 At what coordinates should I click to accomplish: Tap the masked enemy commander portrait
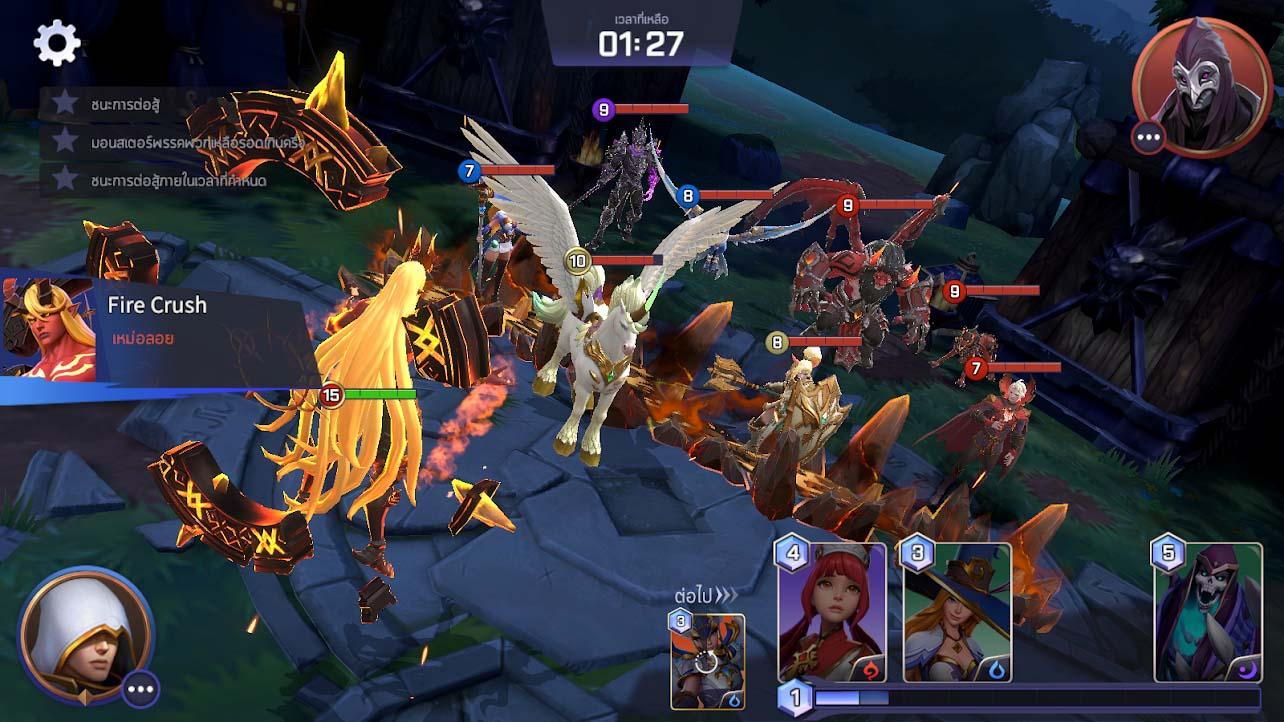1201,87
